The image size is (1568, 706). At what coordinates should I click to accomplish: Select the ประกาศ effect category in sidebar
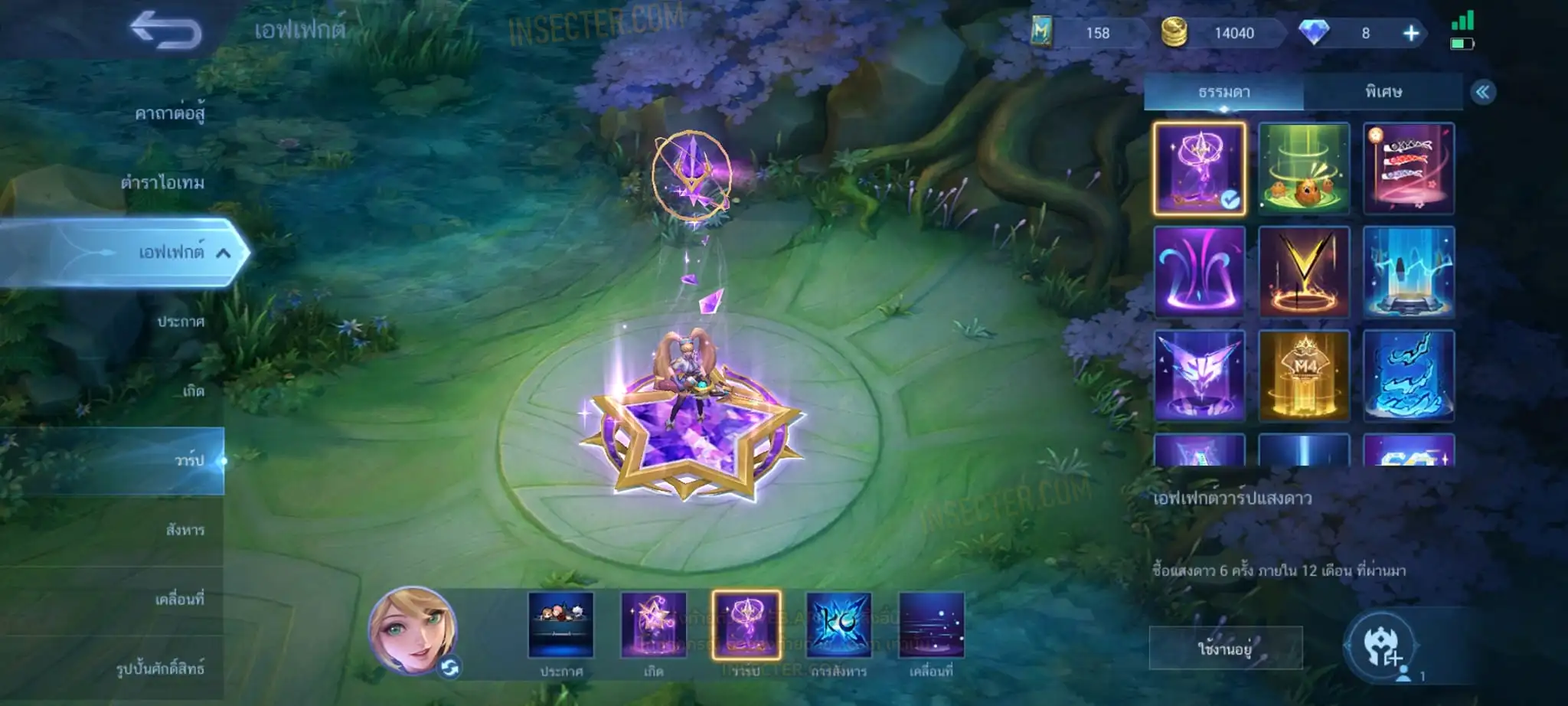coord(181,322)
